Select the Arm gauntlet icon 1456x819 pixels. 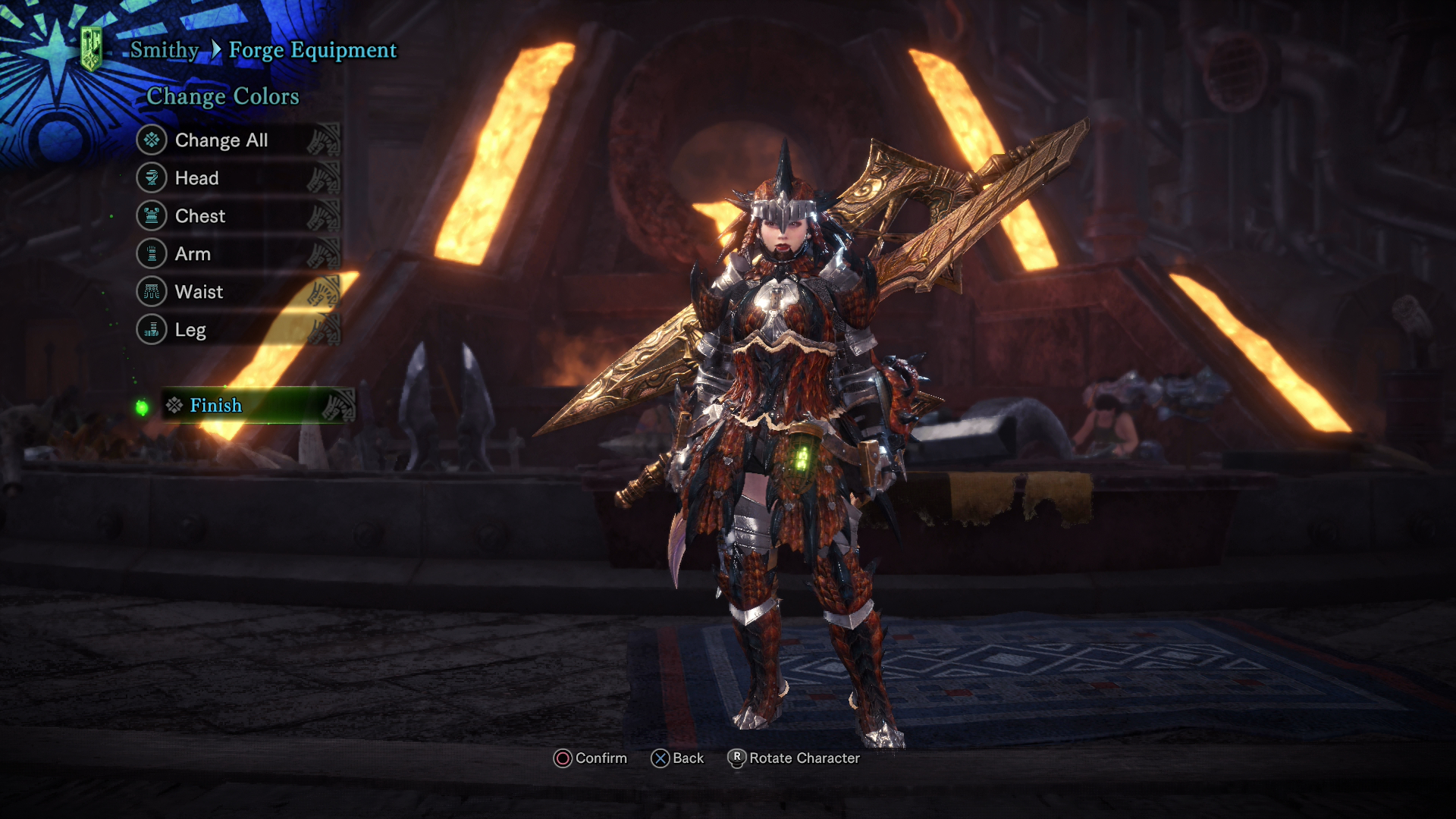click(x=152, y=254)
